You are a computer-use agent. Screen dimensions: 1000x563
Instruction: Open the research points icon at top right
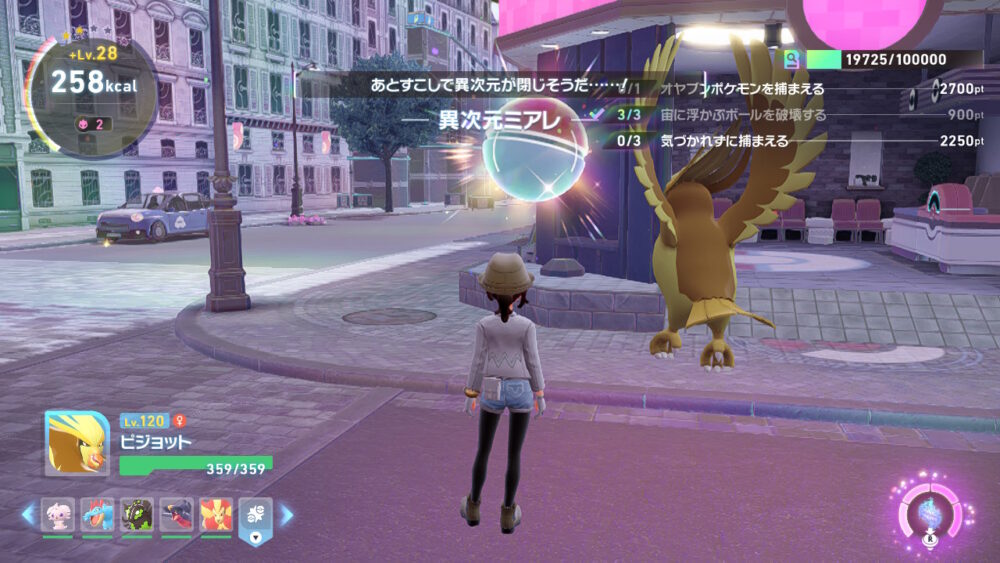coord(792,60)
